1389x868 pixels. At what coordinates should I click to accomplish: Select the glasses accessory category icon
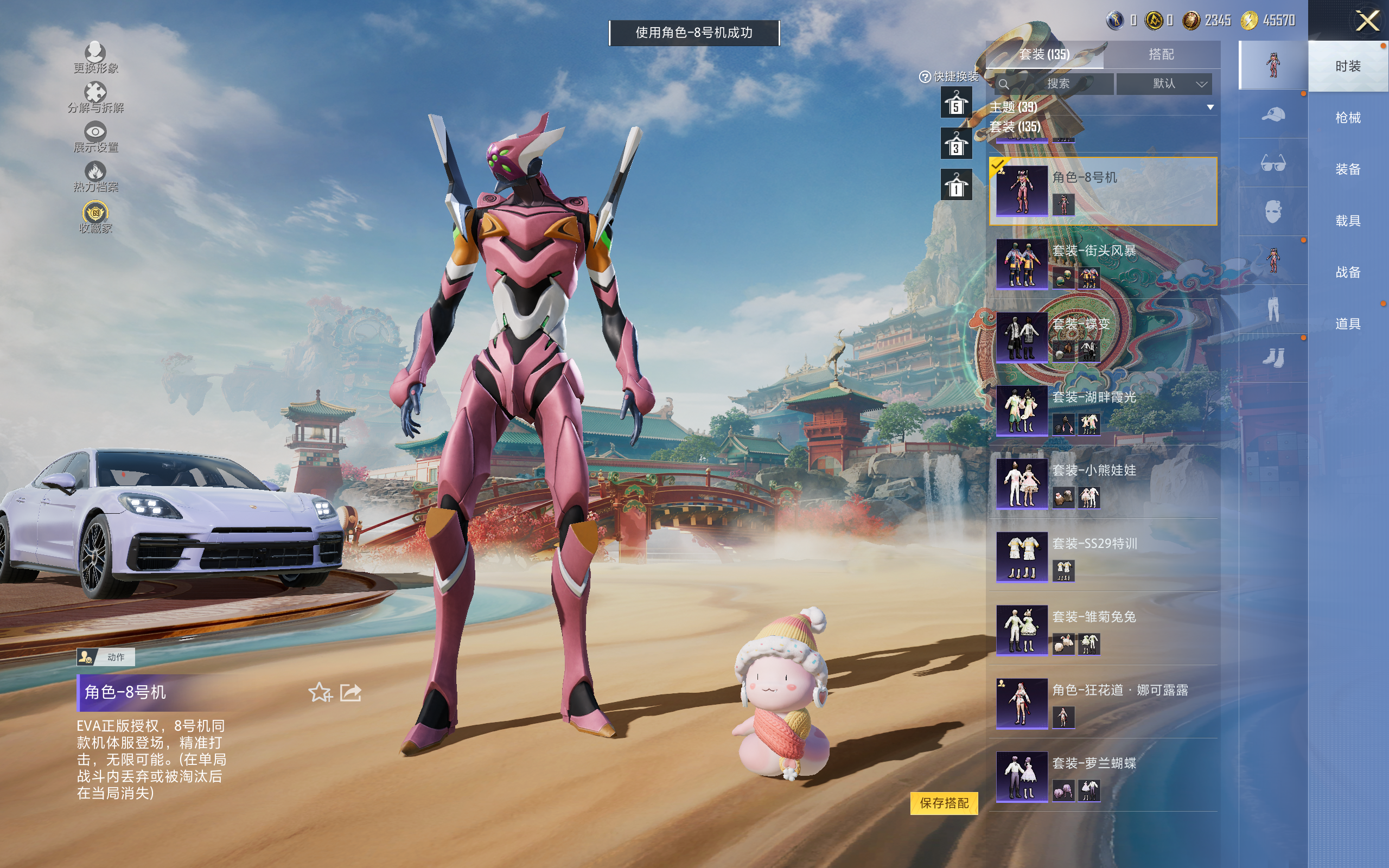[x=1273, y=164]
